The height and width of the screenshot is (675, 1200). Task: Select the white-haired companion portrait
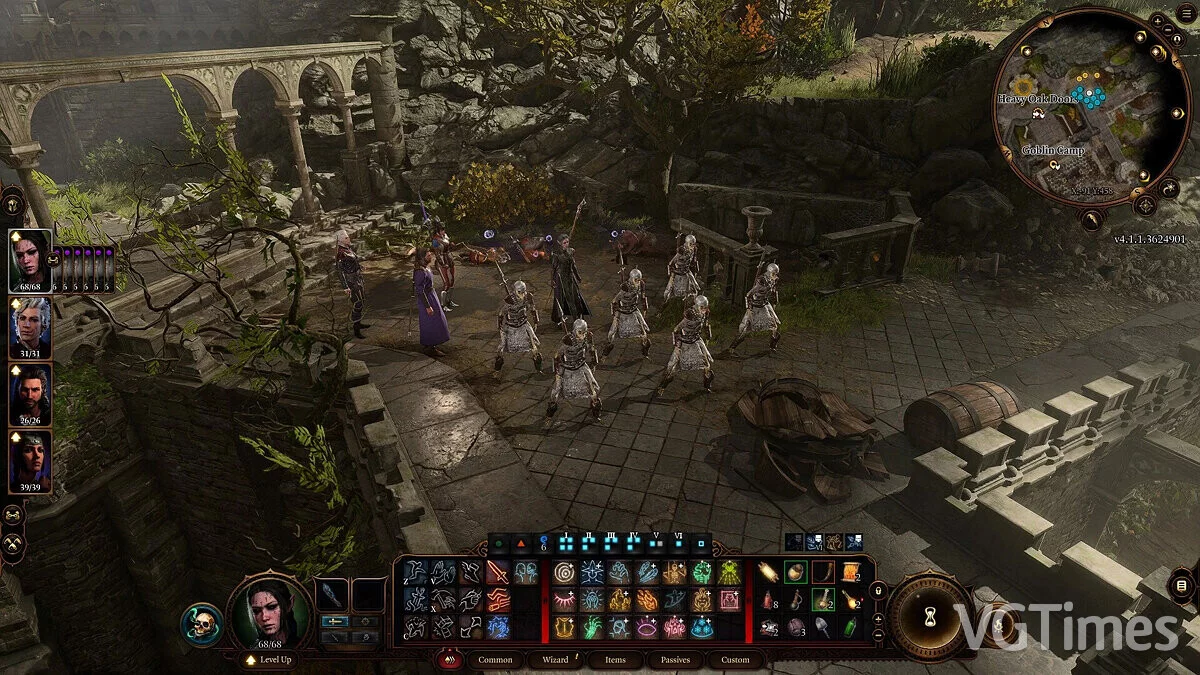(30, 323)
